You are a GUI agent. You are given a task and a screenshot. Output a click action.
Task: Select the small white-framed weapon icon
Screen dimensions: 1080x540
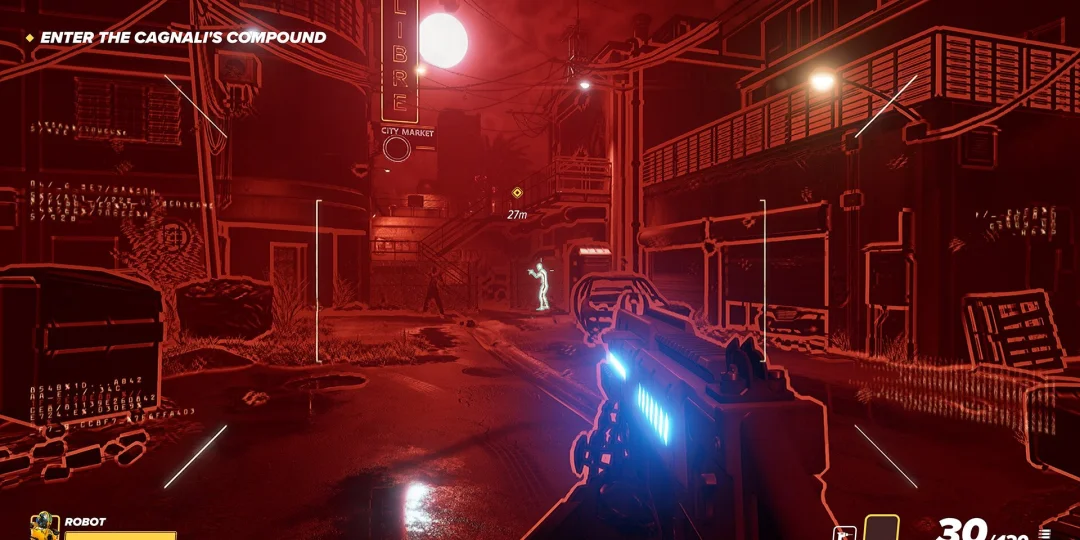click(843, 533)
